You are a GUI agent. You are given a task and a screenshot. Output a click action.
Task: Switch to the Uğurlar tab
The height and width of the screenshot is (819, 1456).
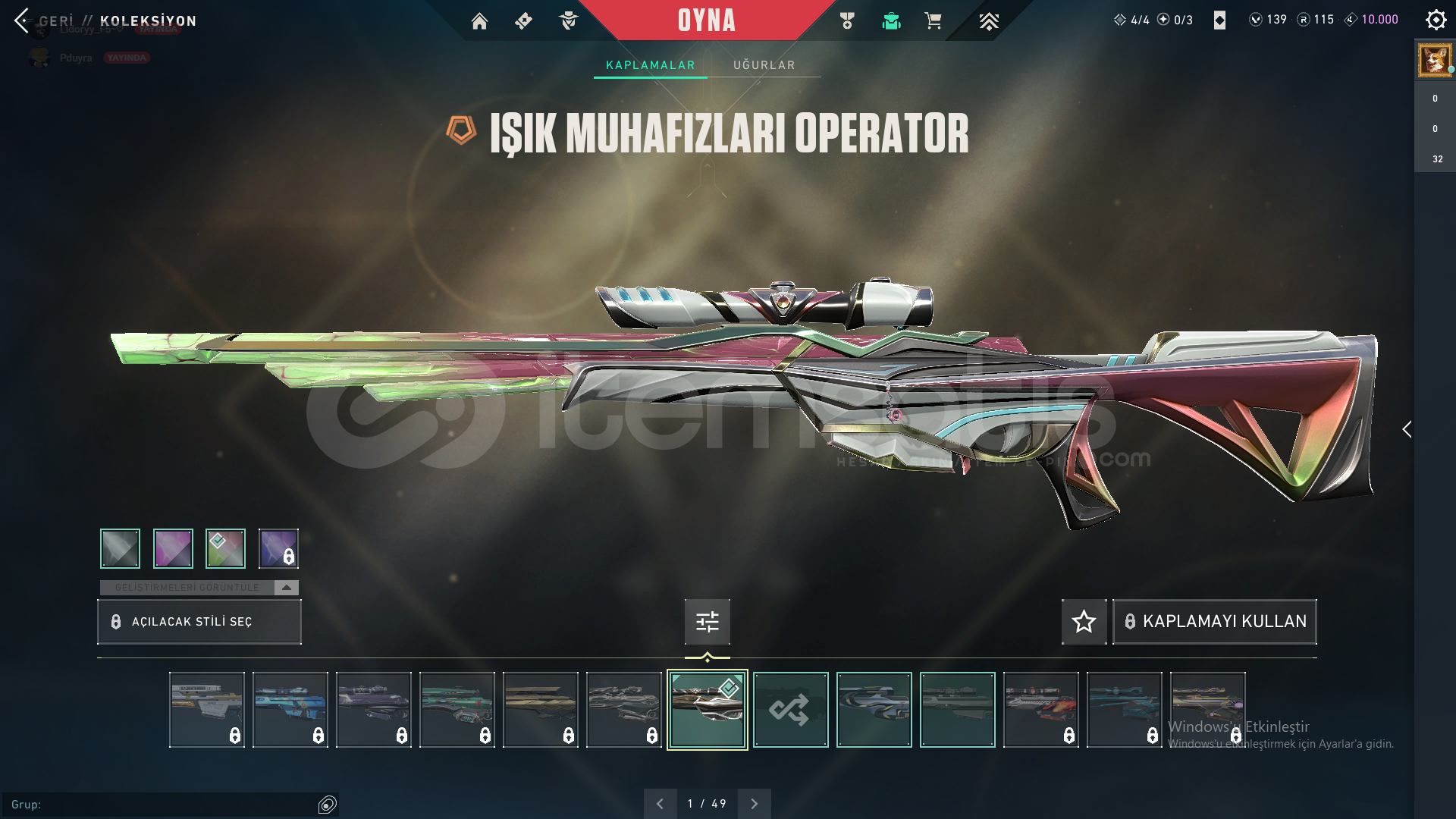pyautogui.click(x=764, y=65)
